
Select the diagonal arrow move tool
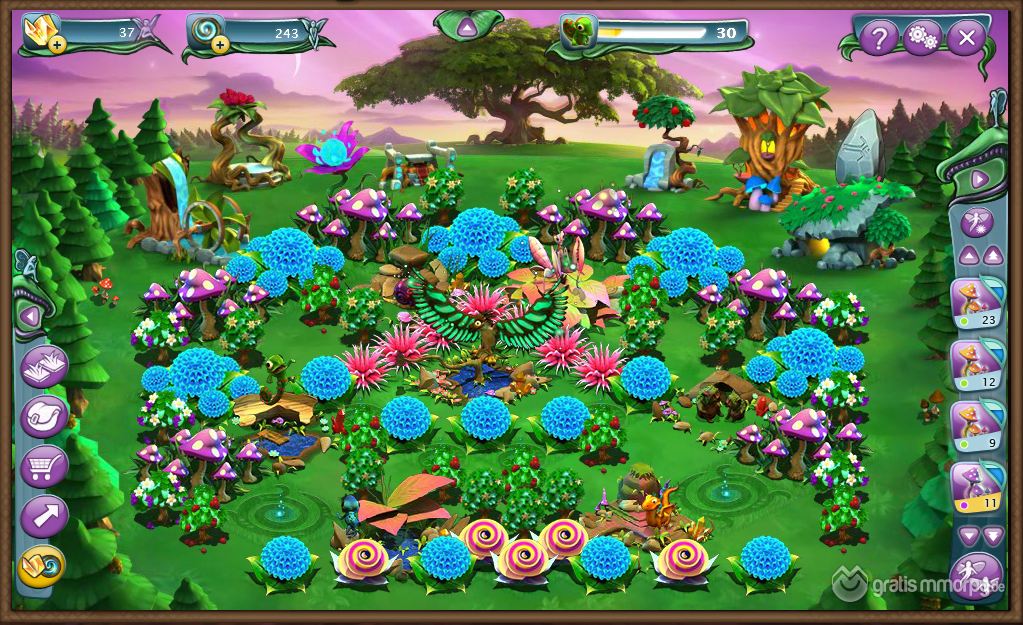pyautogui.click(x=44, y=517)
